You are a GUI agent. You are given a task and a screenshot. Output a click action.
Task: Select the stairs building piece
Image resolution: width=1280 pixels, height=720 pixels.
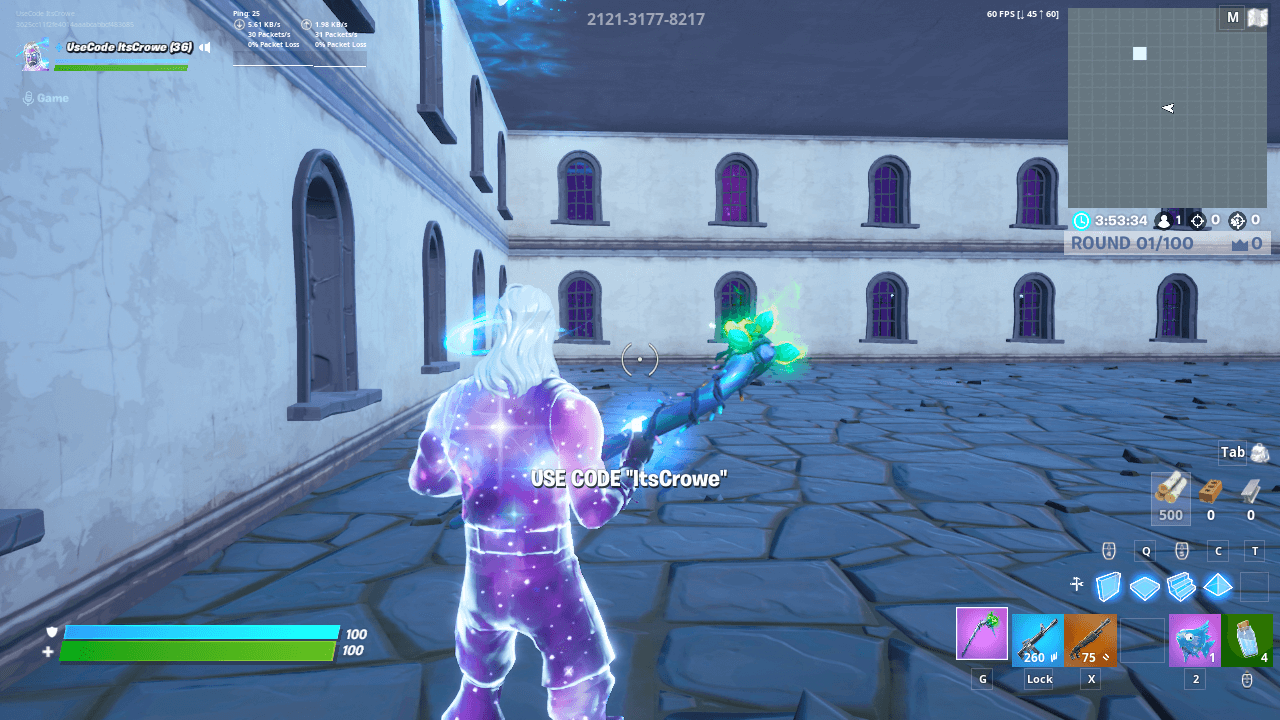point(1182,586)
